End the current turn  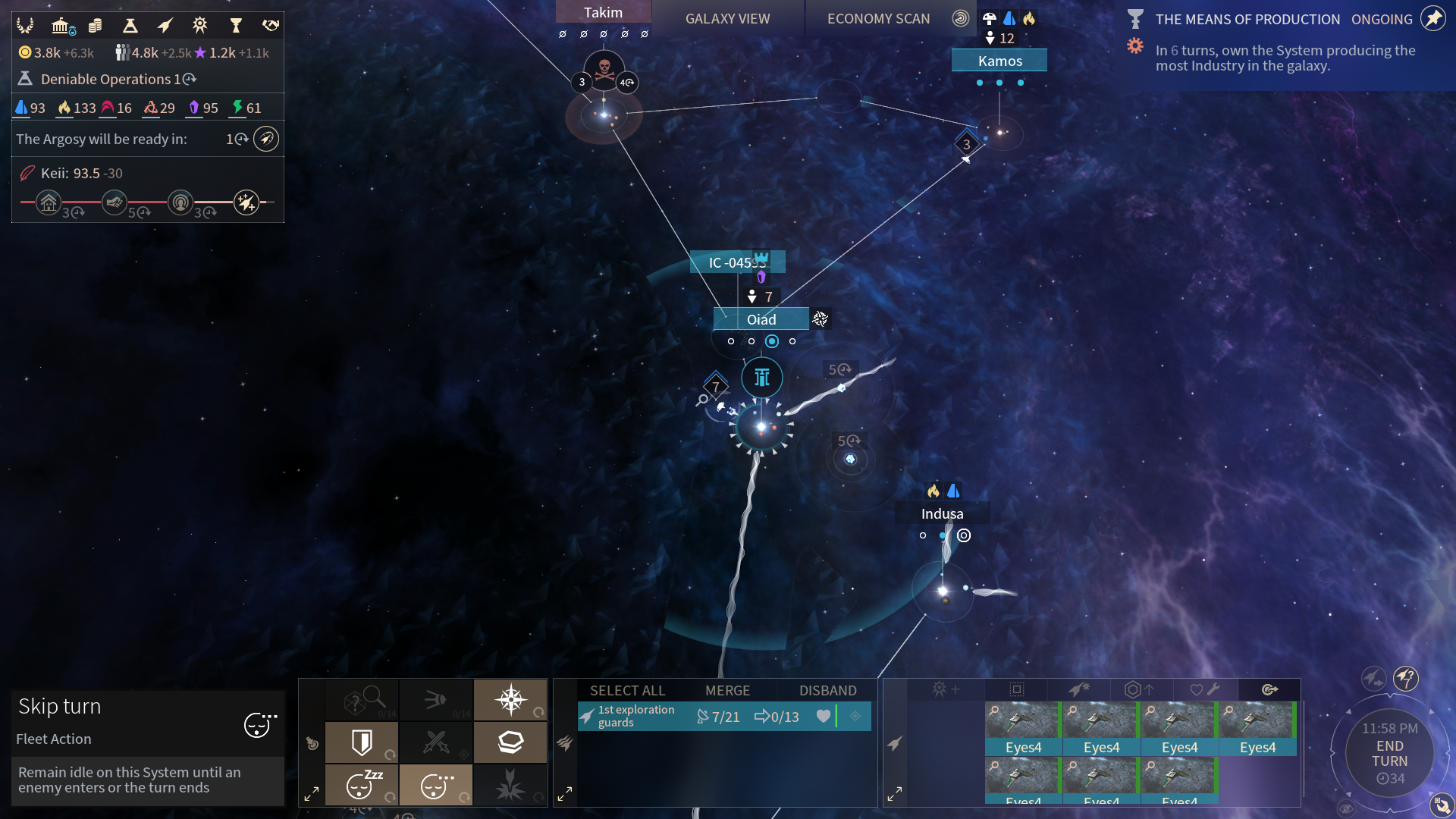[1389, 754]
